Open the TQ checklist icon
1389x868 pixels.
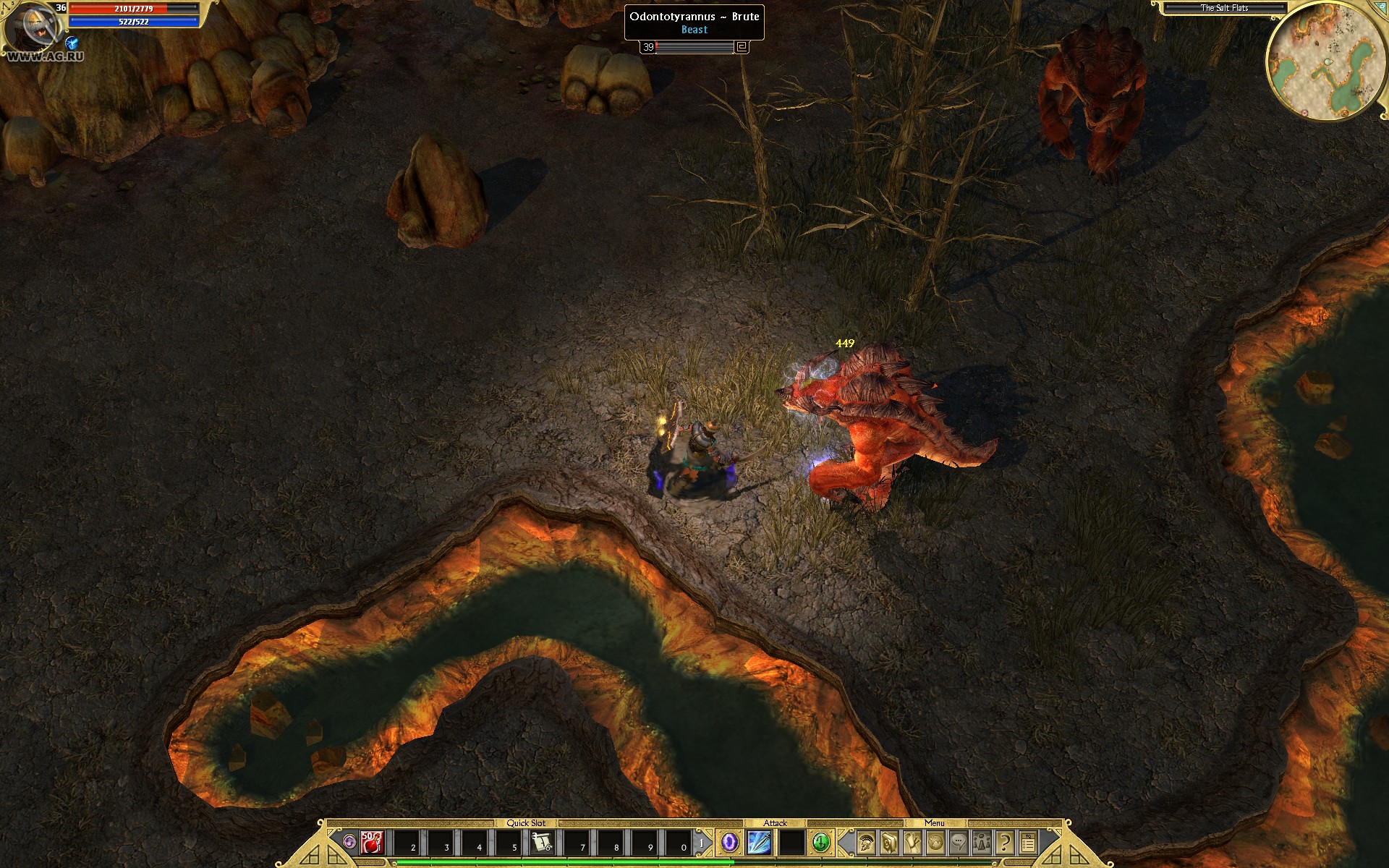(1028, 843)
